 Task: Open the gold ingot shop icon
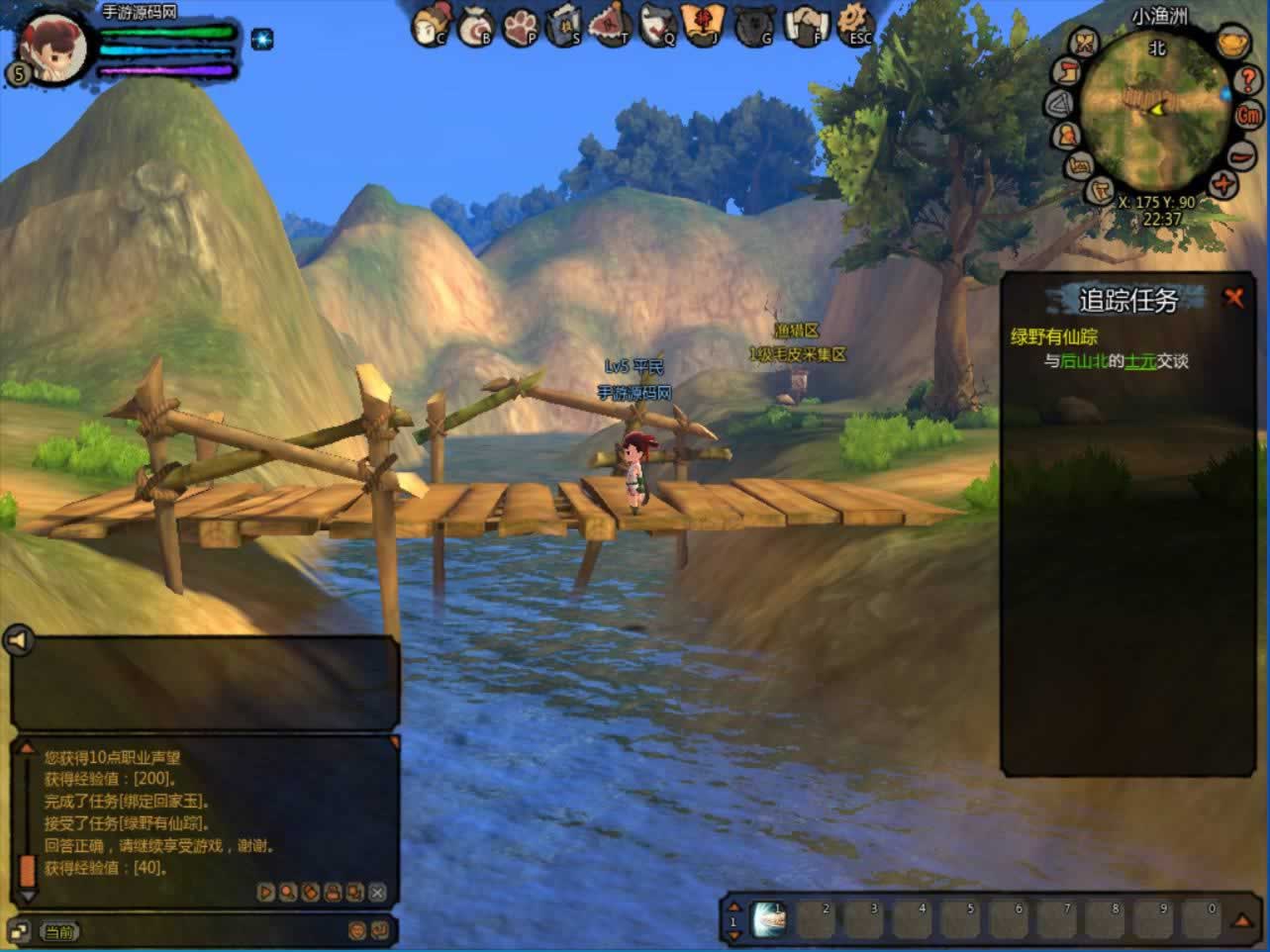(1231, 45)
